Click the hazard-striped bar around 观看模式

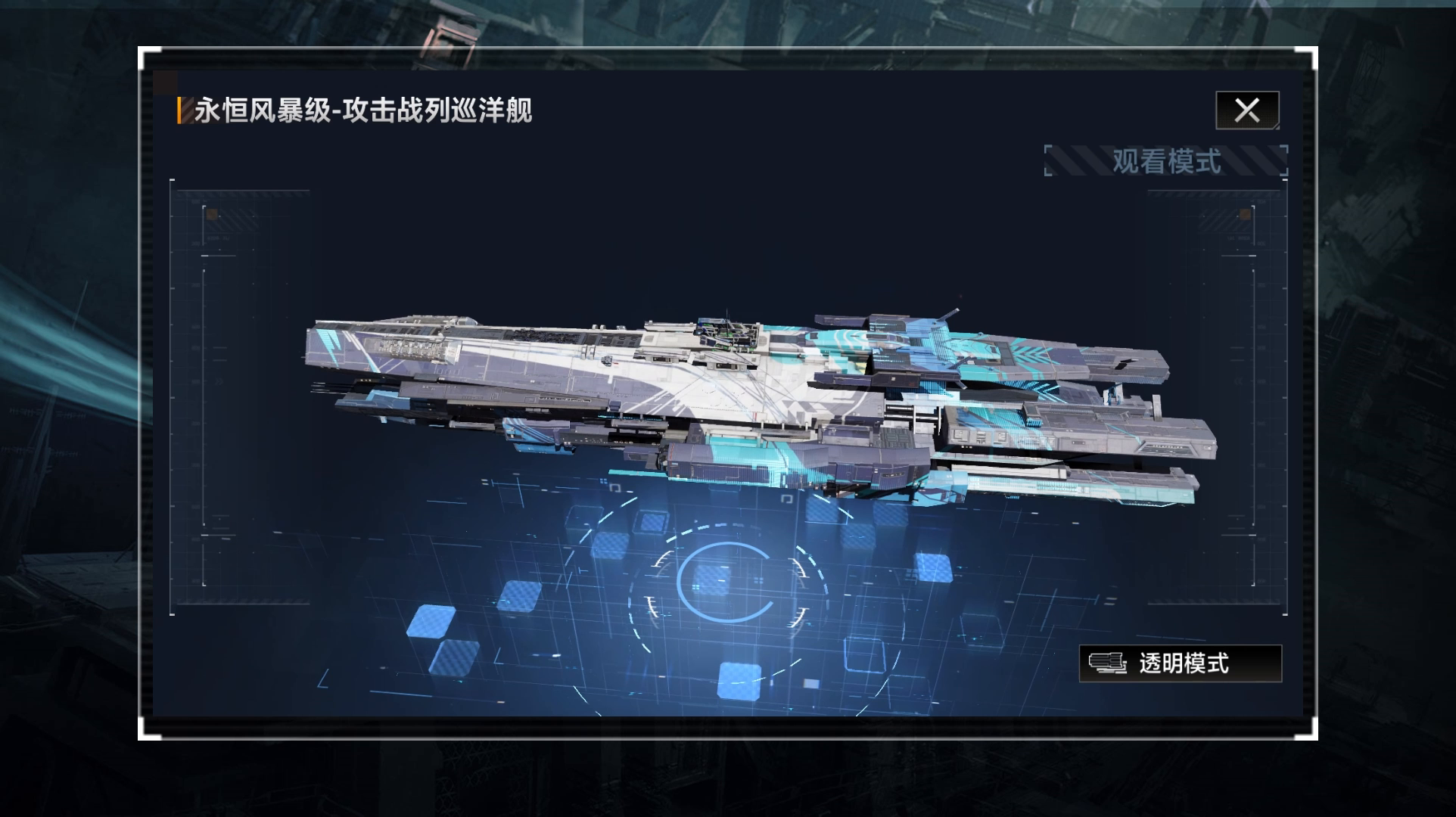(x=1082, y=160)
